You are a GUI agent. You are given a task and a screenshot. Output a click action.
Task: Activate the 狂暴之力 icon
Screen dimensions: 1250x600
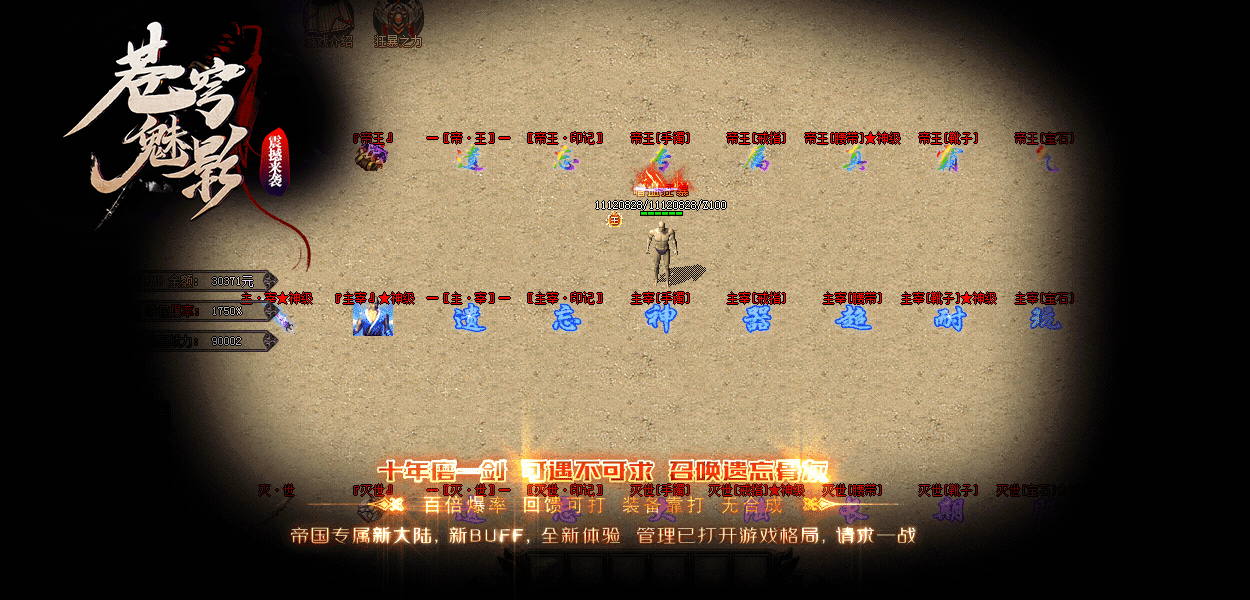[x=397, y=22]
